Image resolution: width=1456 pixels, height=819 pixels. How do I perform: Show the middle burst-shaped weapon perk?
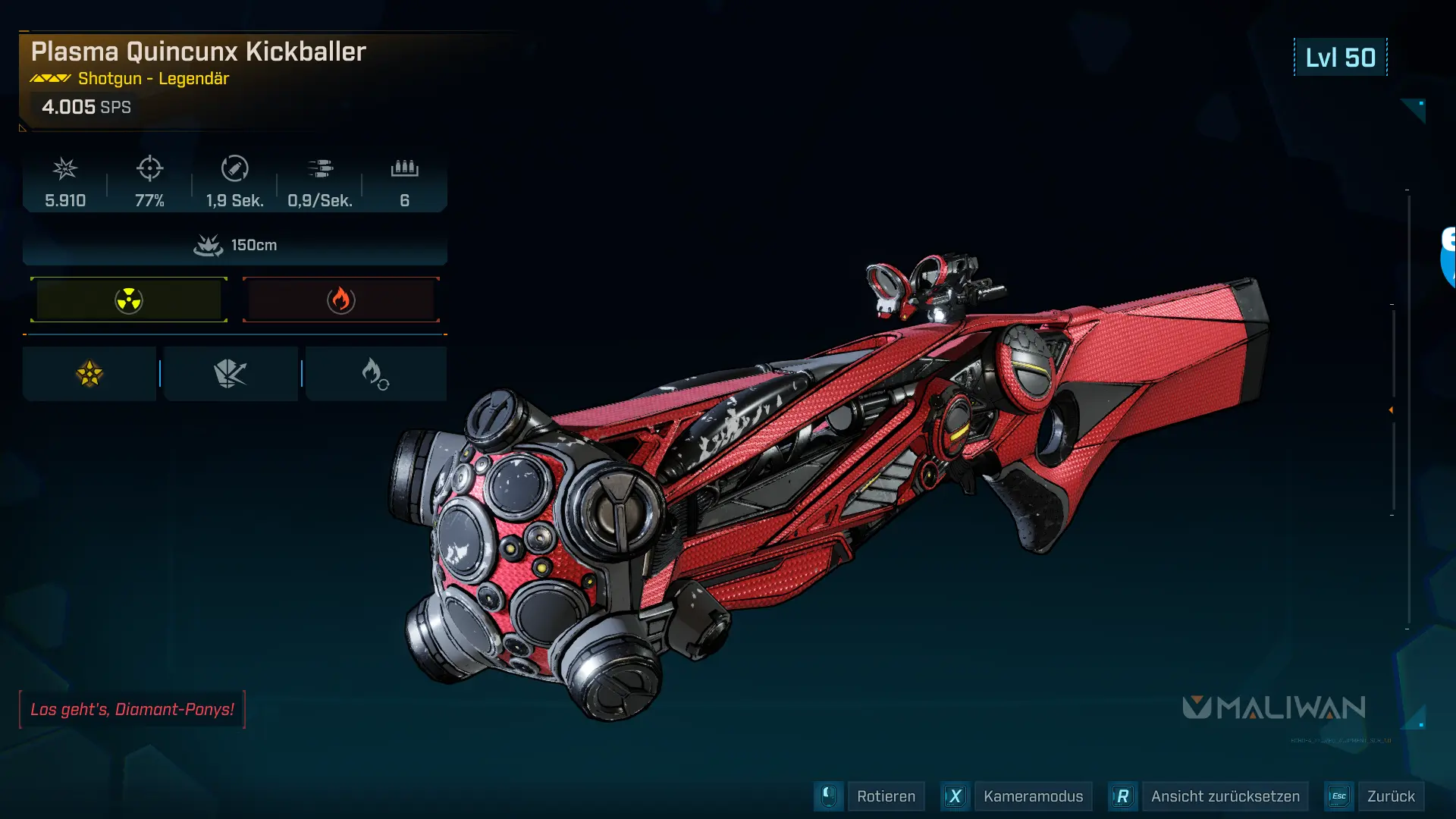pos(231,374)
